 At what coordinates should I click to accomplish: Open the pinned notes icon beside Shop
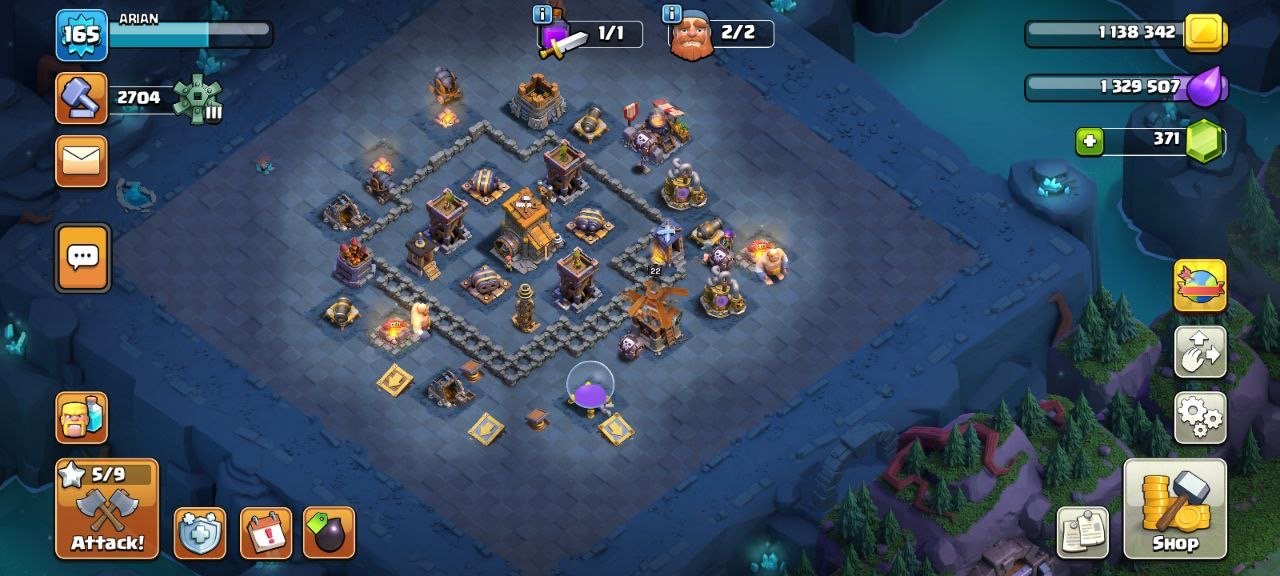[x=1084, y=531]
